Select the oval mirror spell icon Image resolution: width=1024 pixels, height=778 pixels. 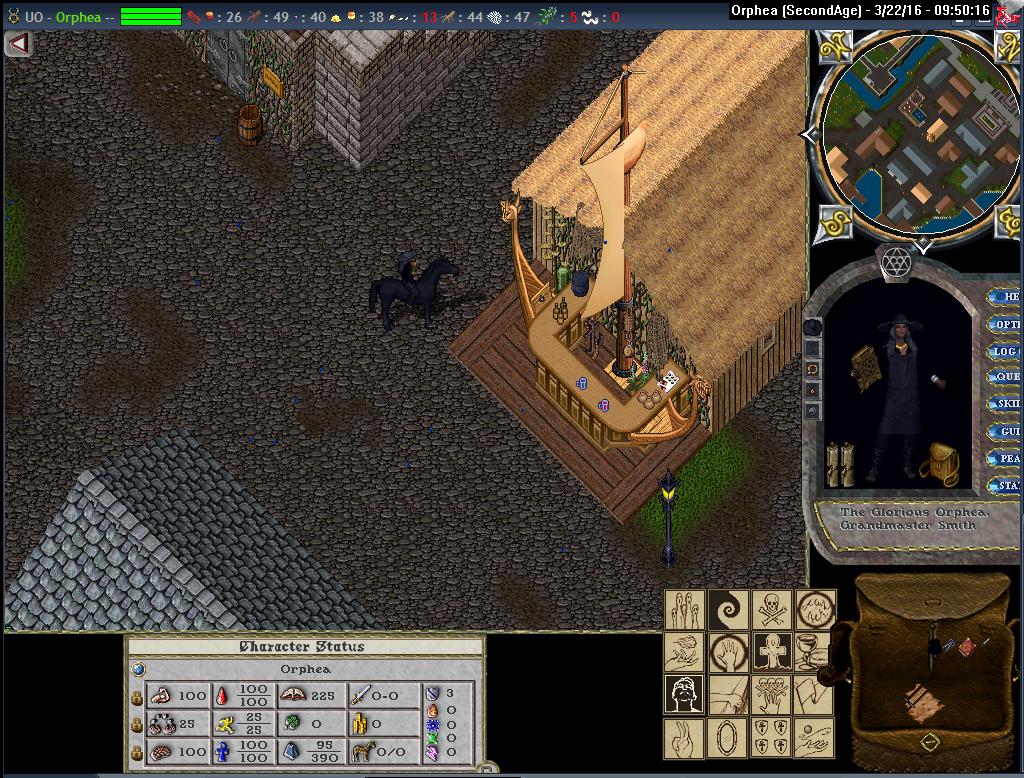coord(728,738)
